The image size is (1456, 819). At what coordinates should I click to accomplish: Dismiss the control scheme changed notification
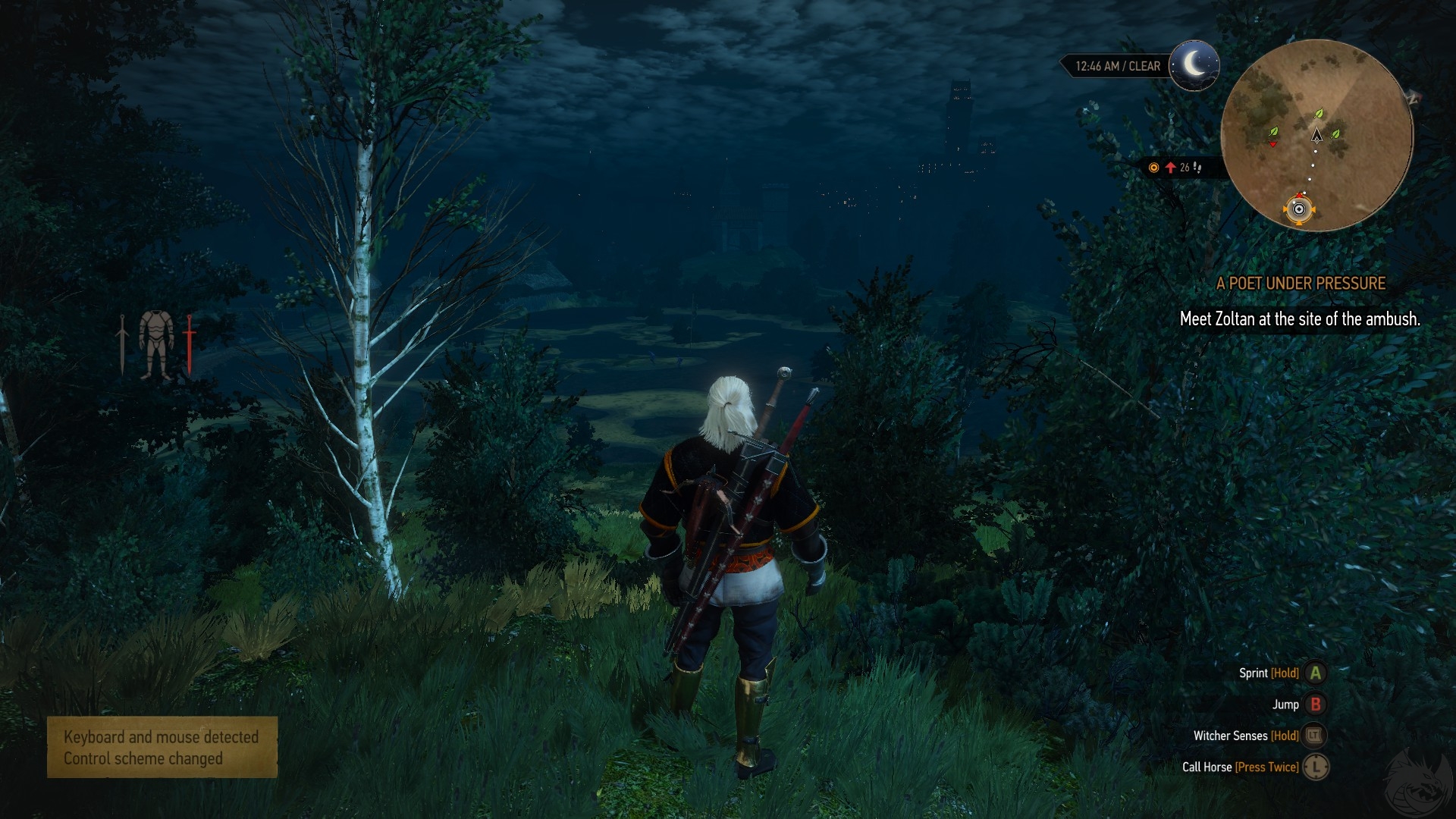162,748
